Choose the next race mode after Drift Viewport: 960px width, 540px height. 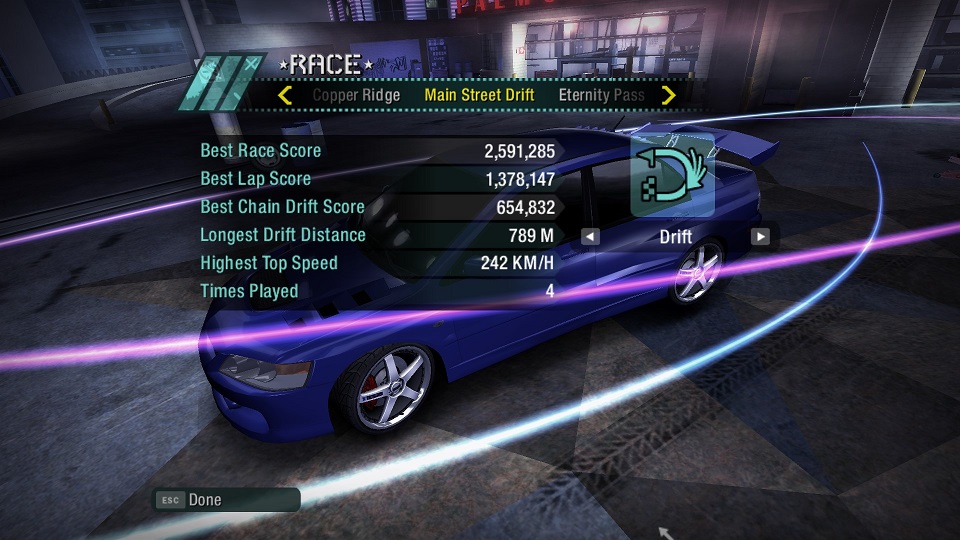[x=761, y=237]
